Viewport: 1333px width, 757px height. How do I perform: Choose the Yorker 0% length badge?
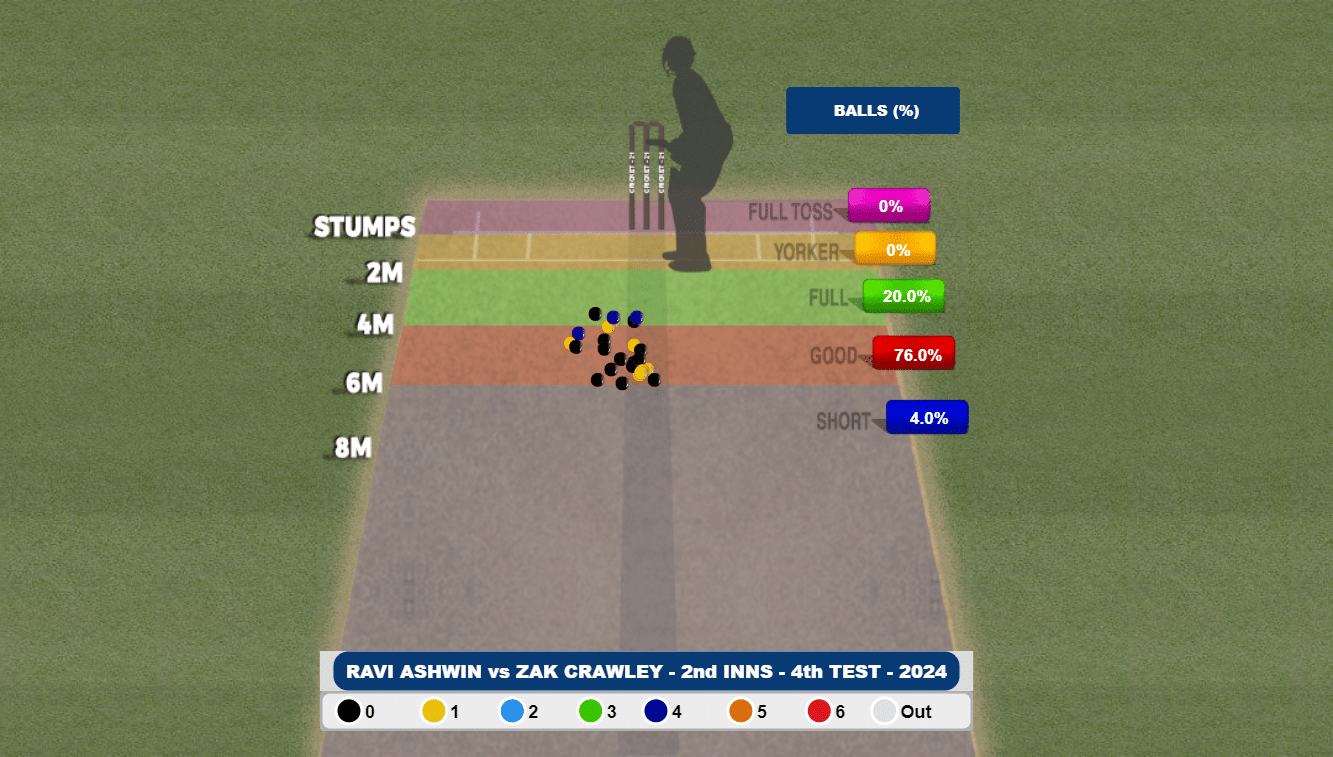coord(895,249)
